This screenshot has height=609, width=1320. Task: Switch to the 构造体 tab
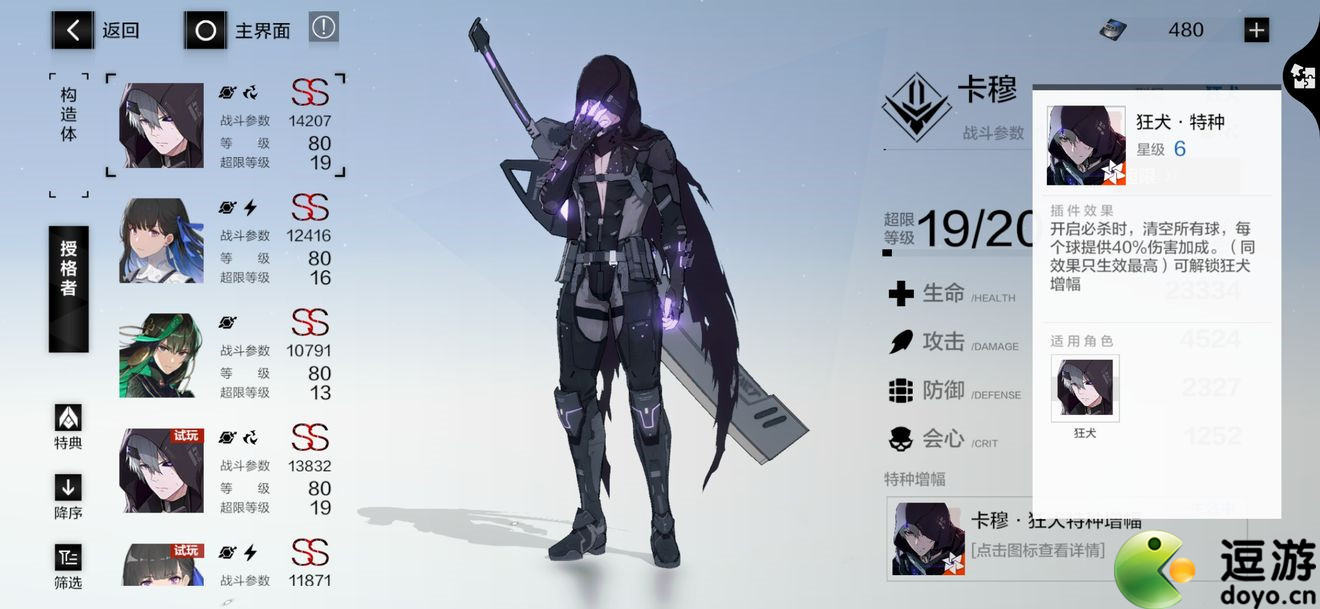[68, 114]
